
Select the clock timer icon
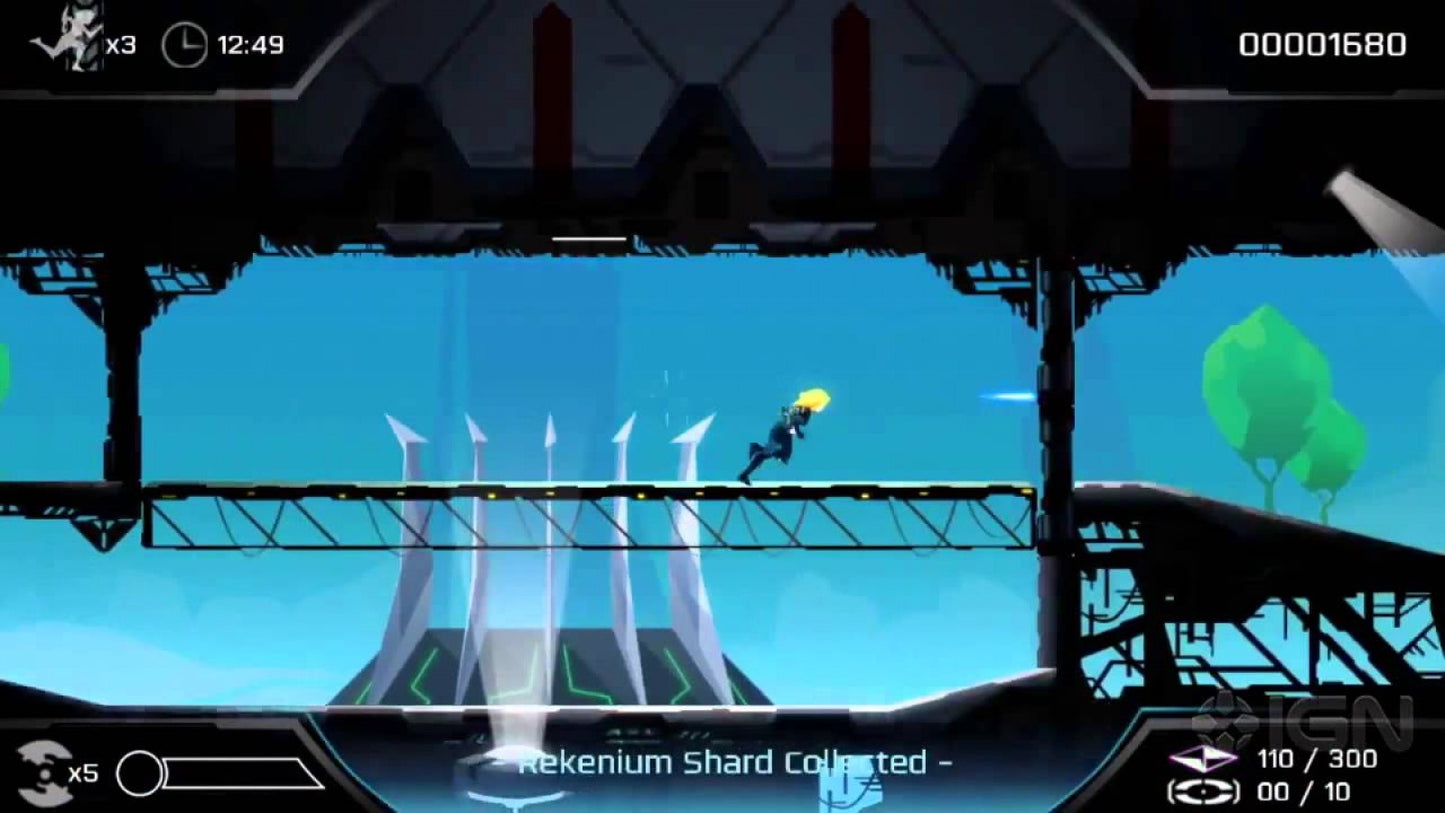(x=183, y=42)
